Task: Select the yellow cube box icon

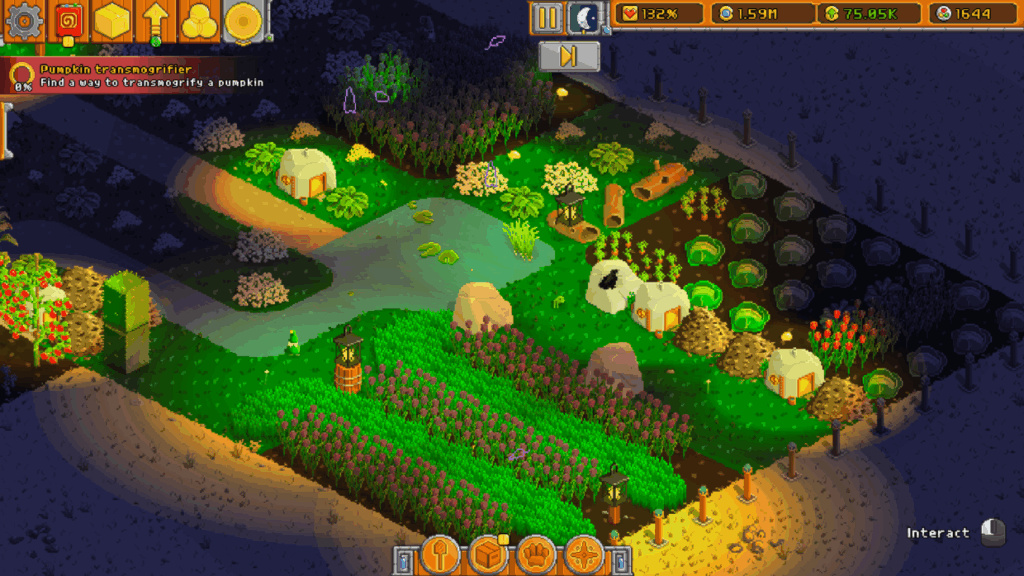Action: click(112, 20)
